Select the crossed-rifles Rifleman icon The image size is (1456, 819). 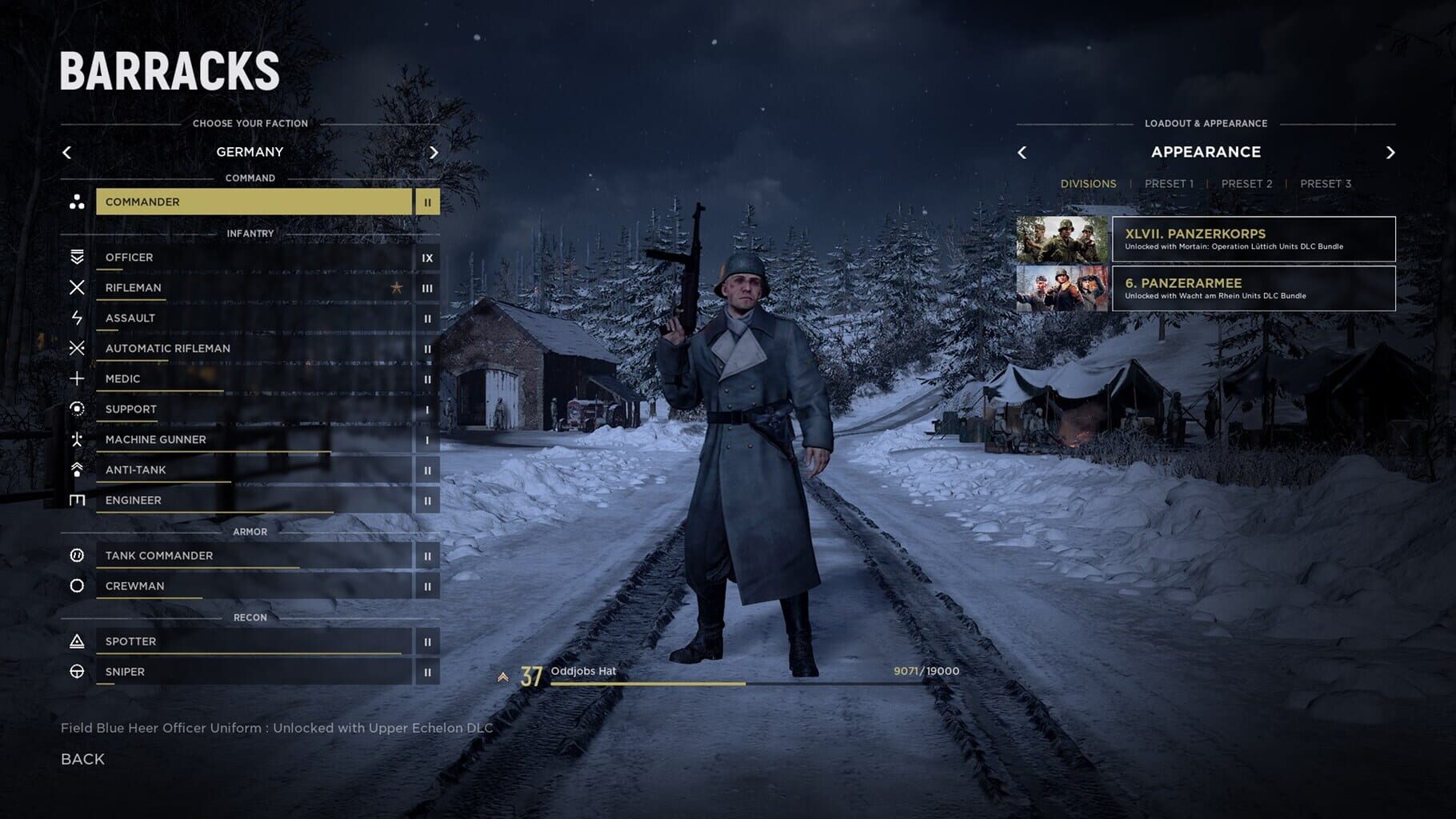[x=78, y=287]
